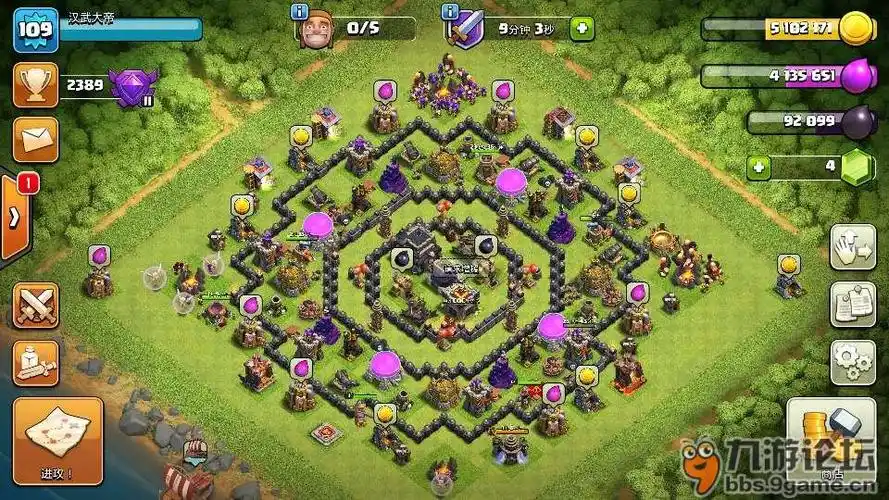The width and height of the screenshot is (889, 500).
Task: Expand the side arrow tab with notification
Action: (x=15, y=217)
